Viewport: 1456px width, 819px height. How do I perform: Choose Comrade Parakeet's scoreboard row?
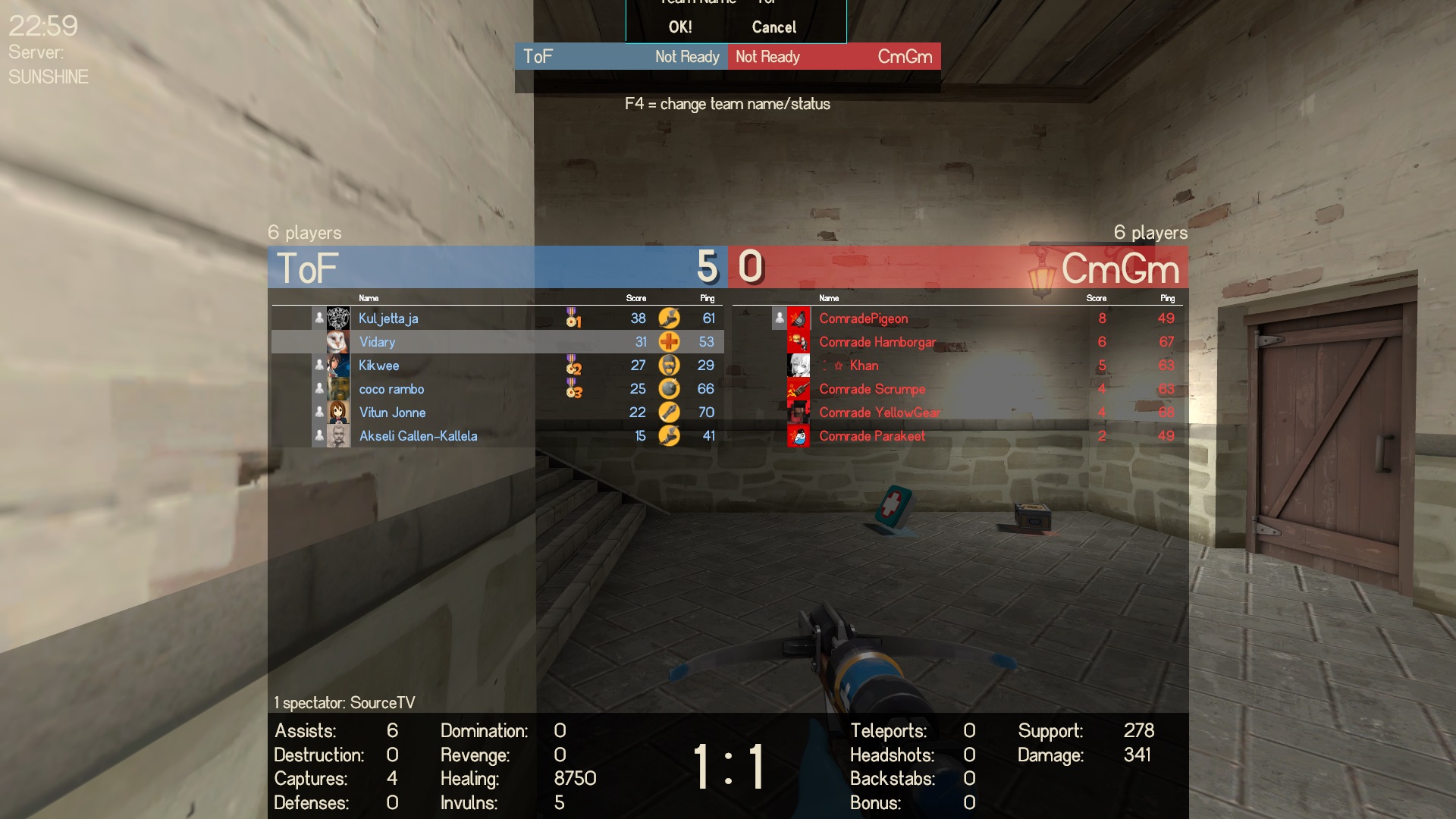[x=872, y=436]
